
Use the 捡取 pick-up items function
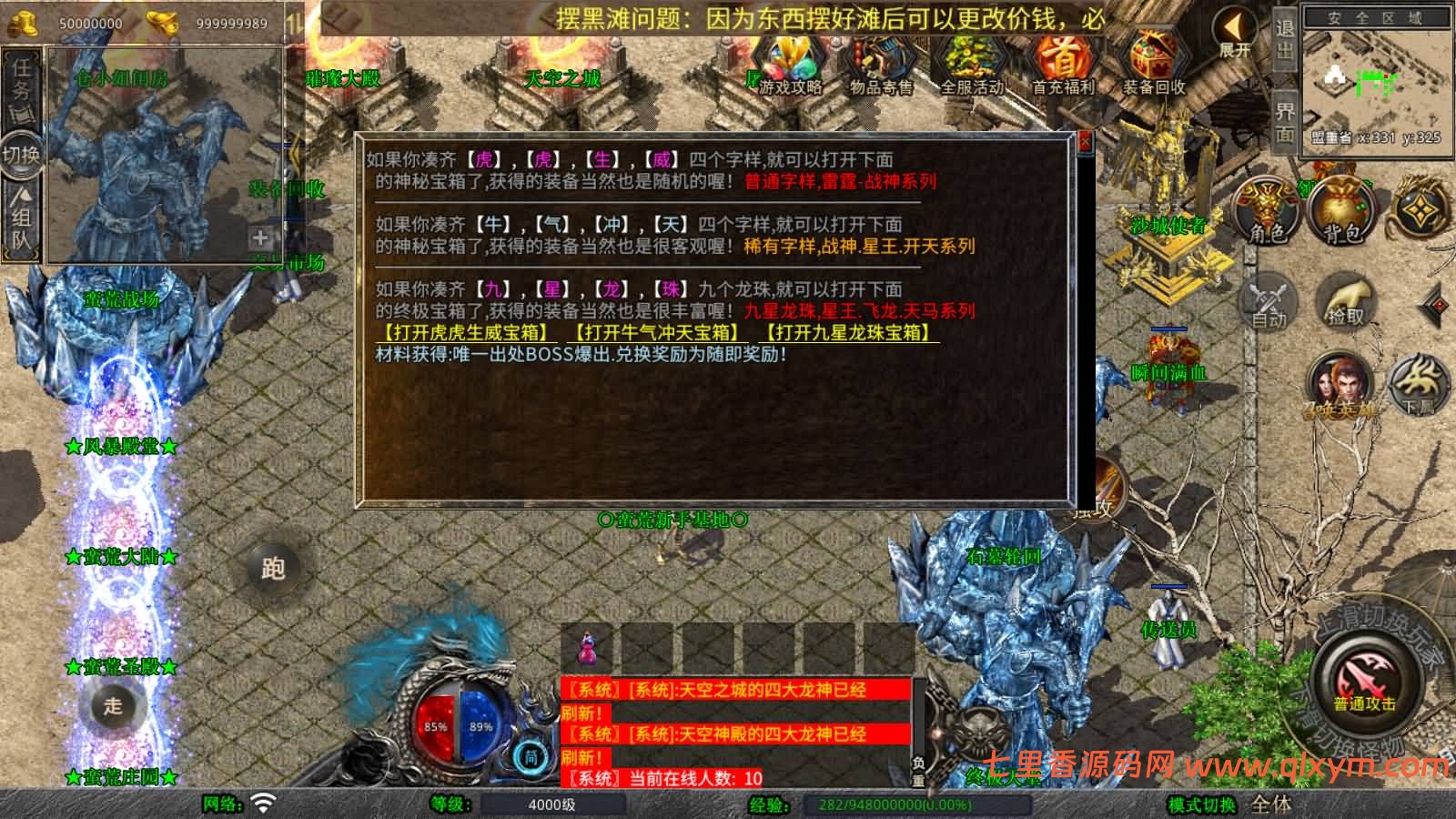click(x=1346, y=300)
